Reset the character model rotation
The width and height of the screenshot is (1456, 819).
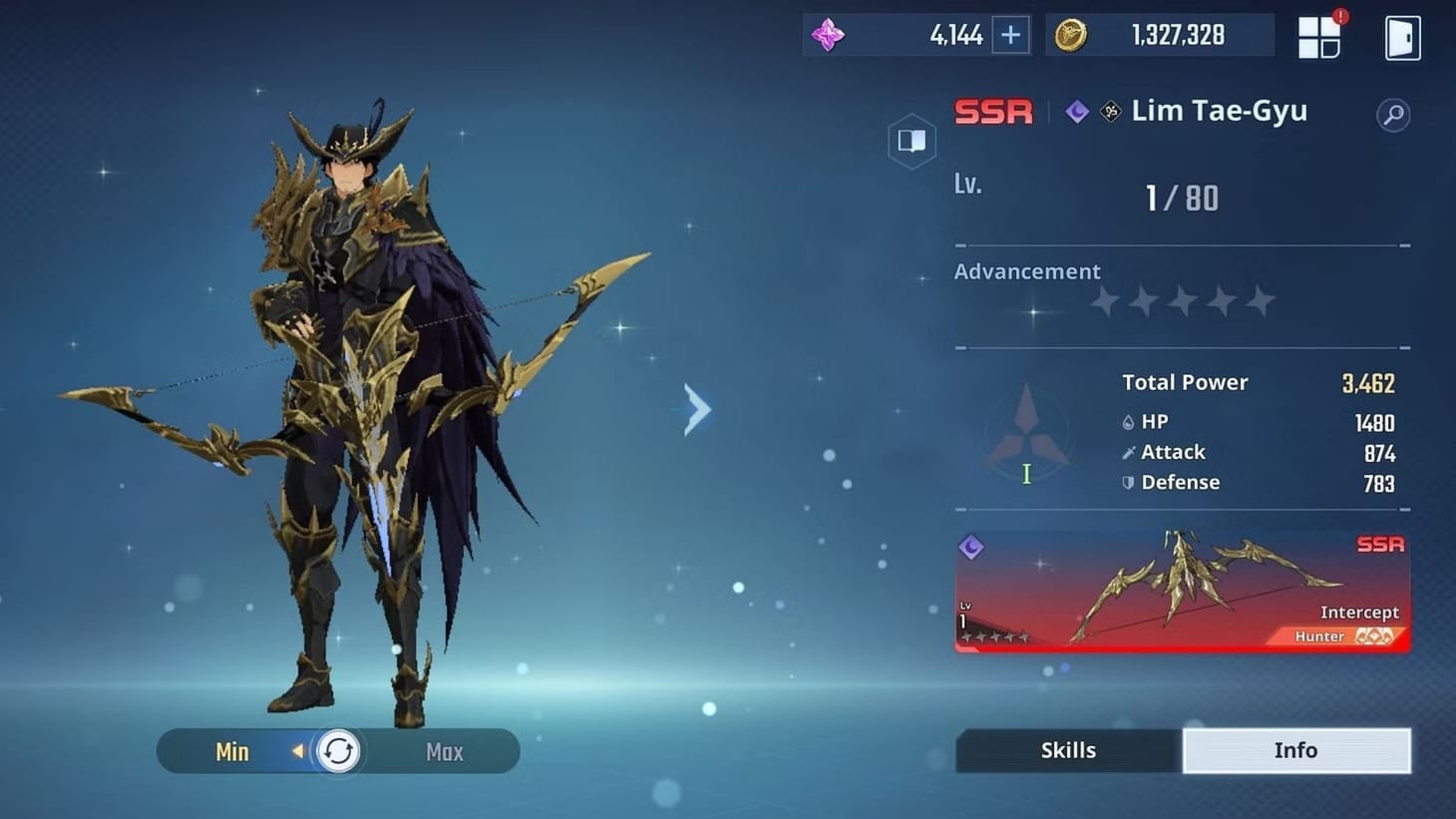coord(338,750)
